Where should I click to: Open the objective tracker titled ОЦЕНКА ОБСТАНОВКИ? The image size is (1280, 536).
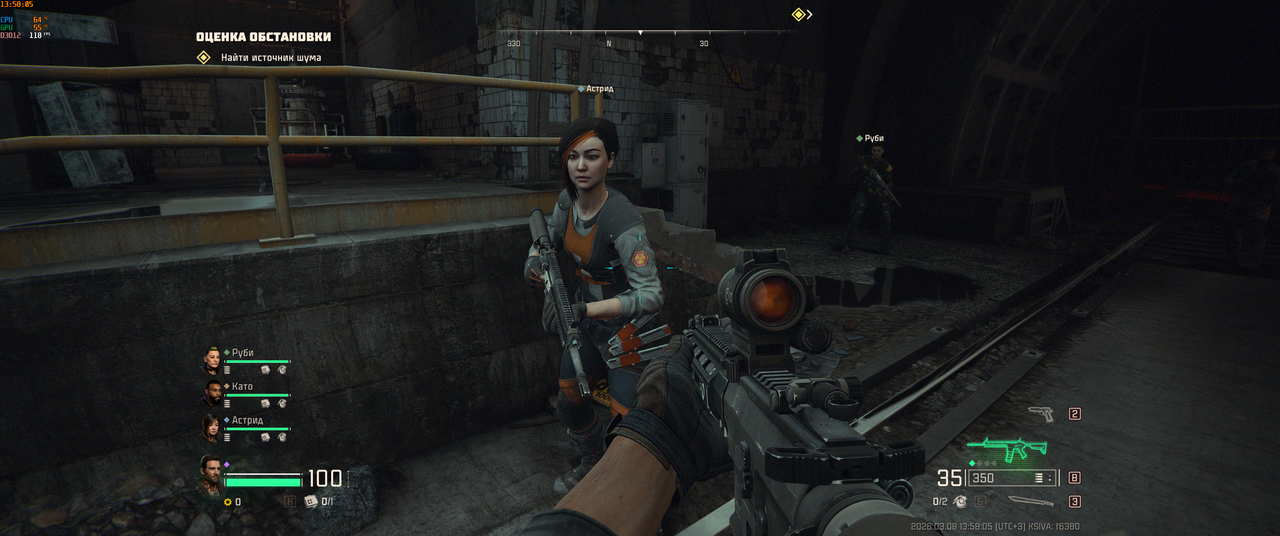click(263, 37)
